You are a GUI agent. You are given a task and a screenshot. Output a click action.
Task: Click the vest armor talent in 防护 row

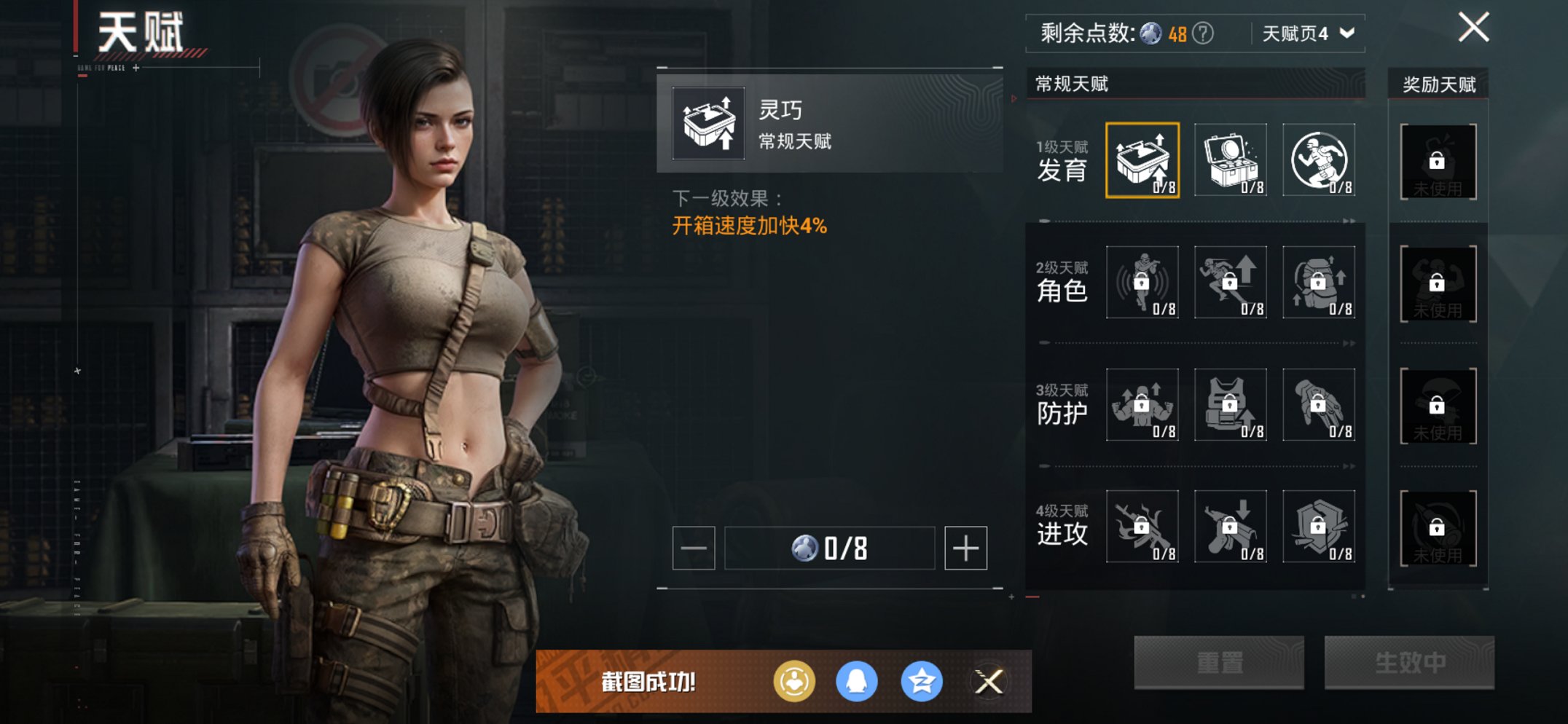pos(1230,406)
